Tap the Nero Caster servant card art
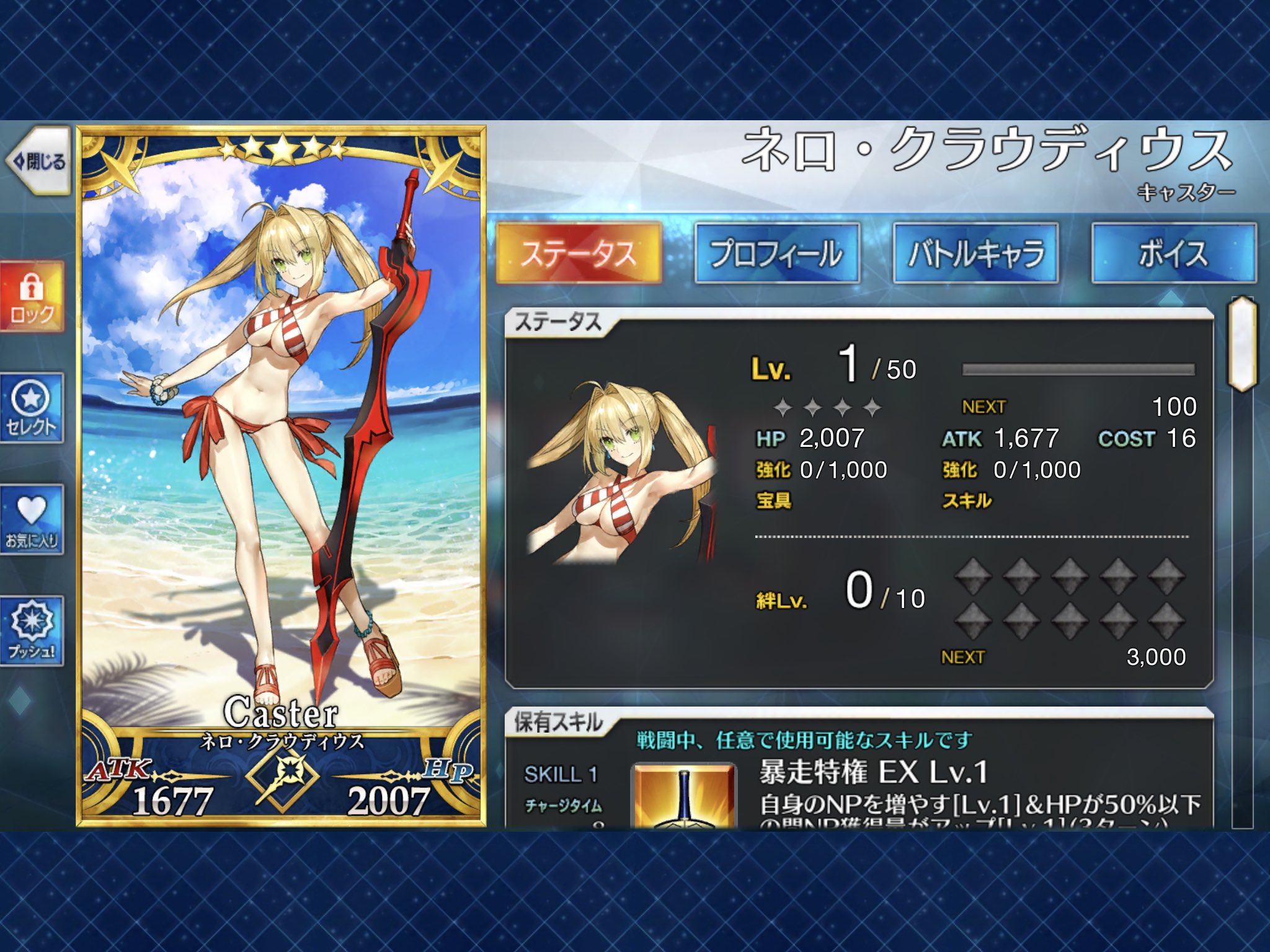Image resolution: width=1270 pixels, height=952 pixels. [x=281, y=434]
